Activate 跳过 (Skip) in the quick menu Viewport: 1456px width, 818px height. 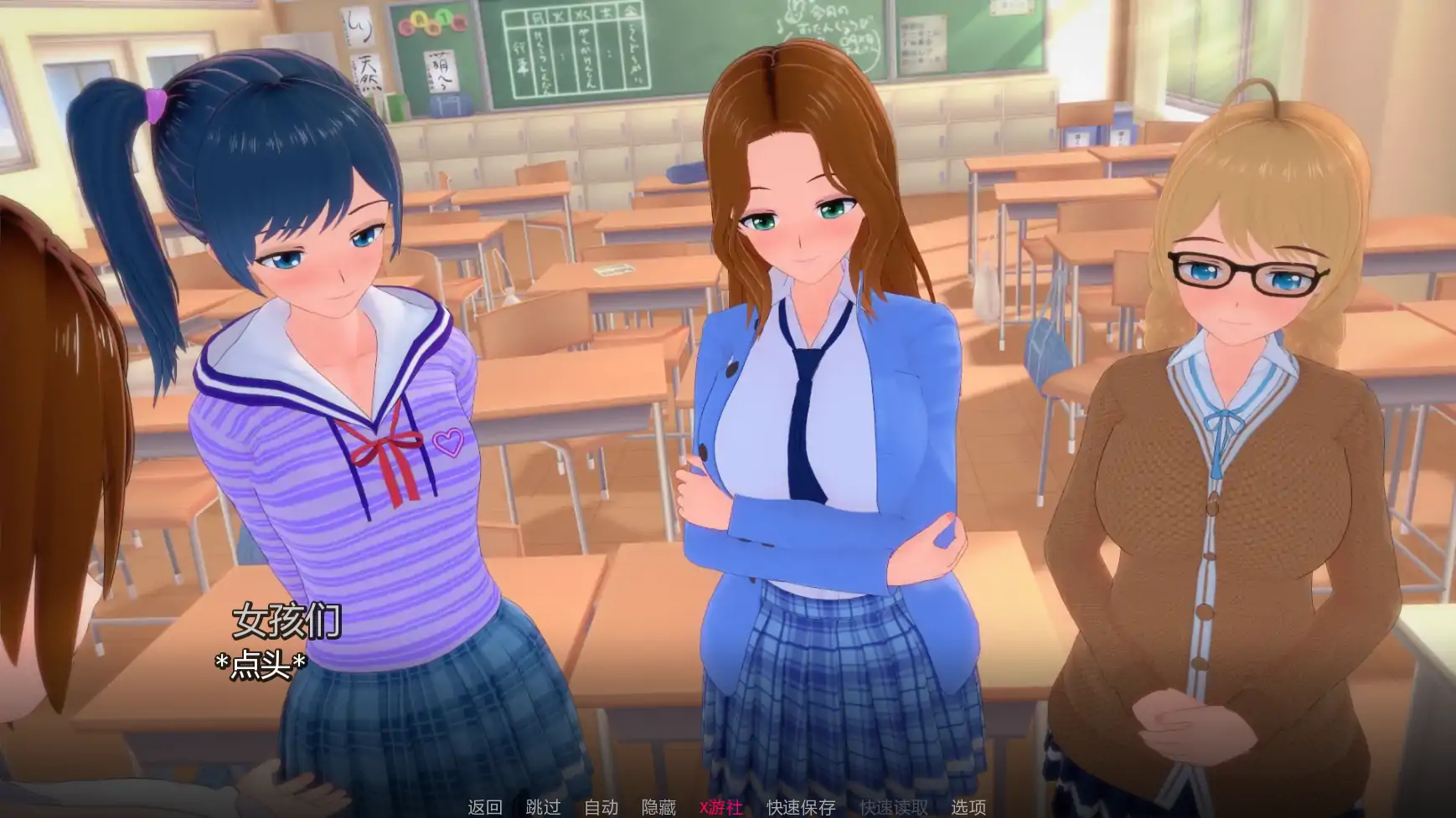(543, 807)
